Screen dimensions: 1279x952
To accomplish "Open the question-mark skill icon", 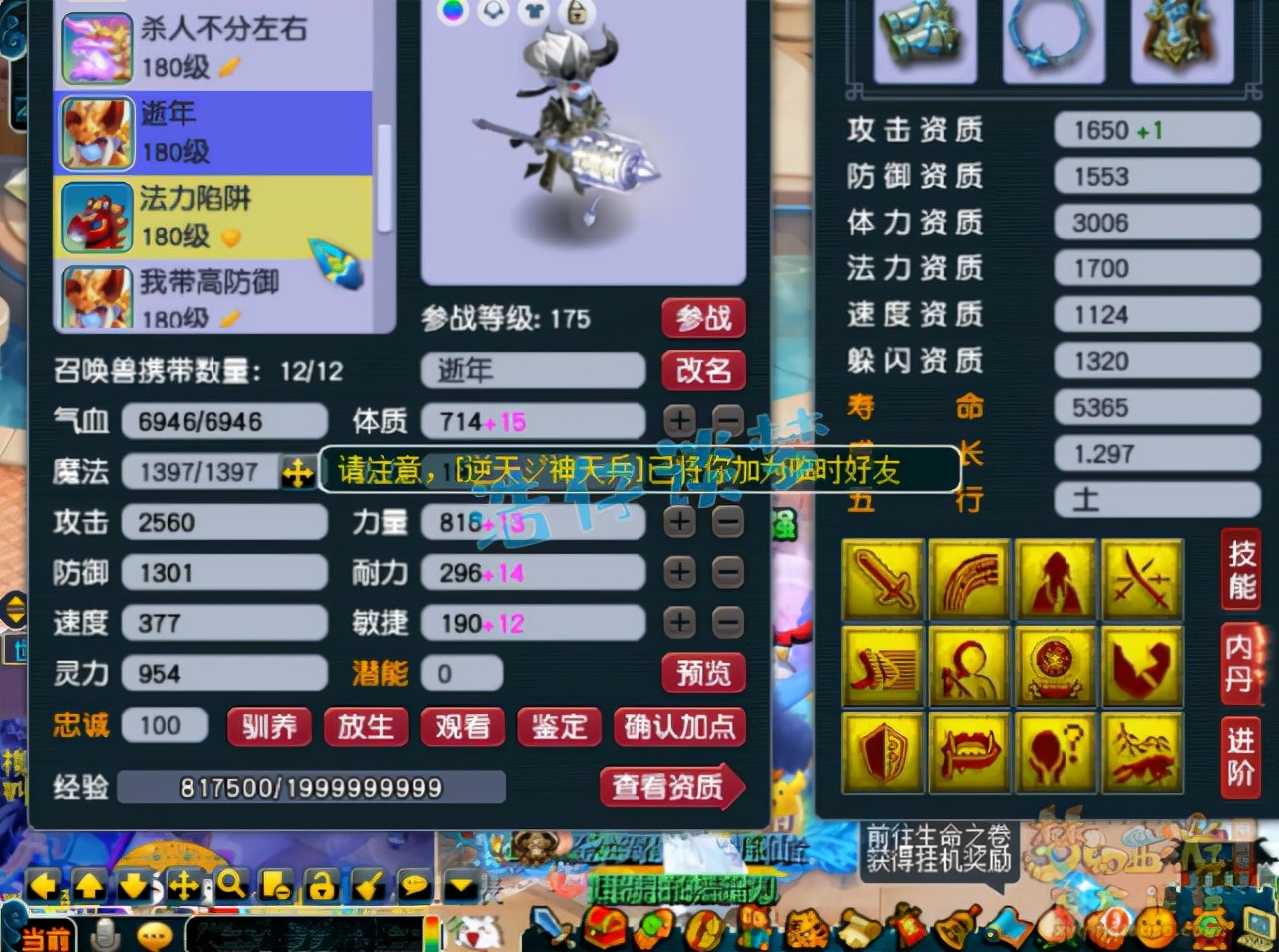I will click(x=1057, y=751).
